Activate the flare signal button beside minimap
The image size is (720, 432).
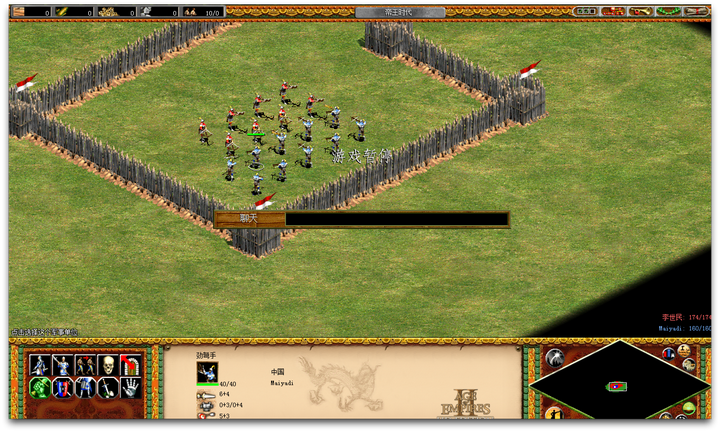555,357
